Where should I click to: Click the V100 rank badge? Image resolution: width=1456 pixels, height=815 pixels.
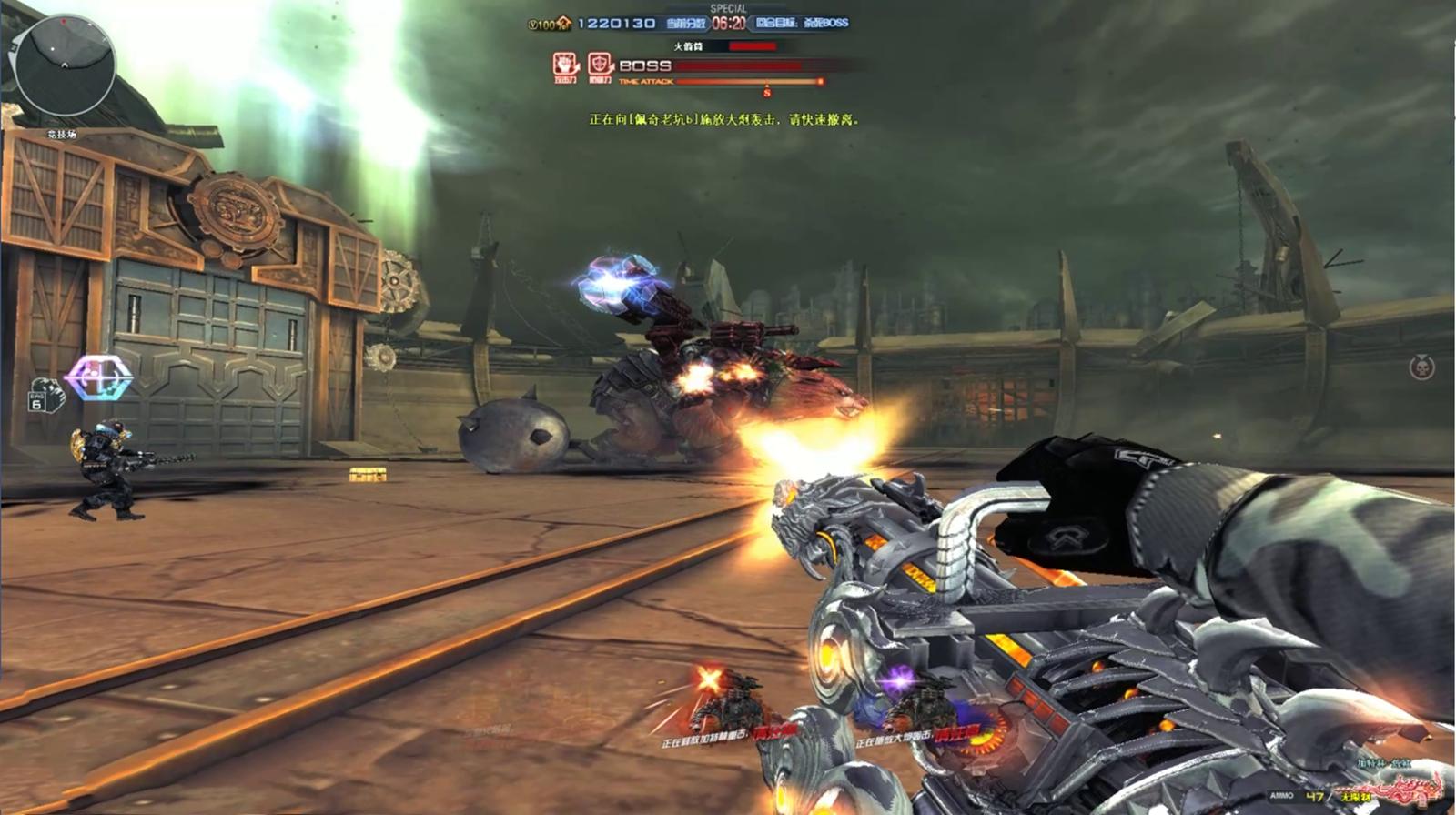pos(549,24)
